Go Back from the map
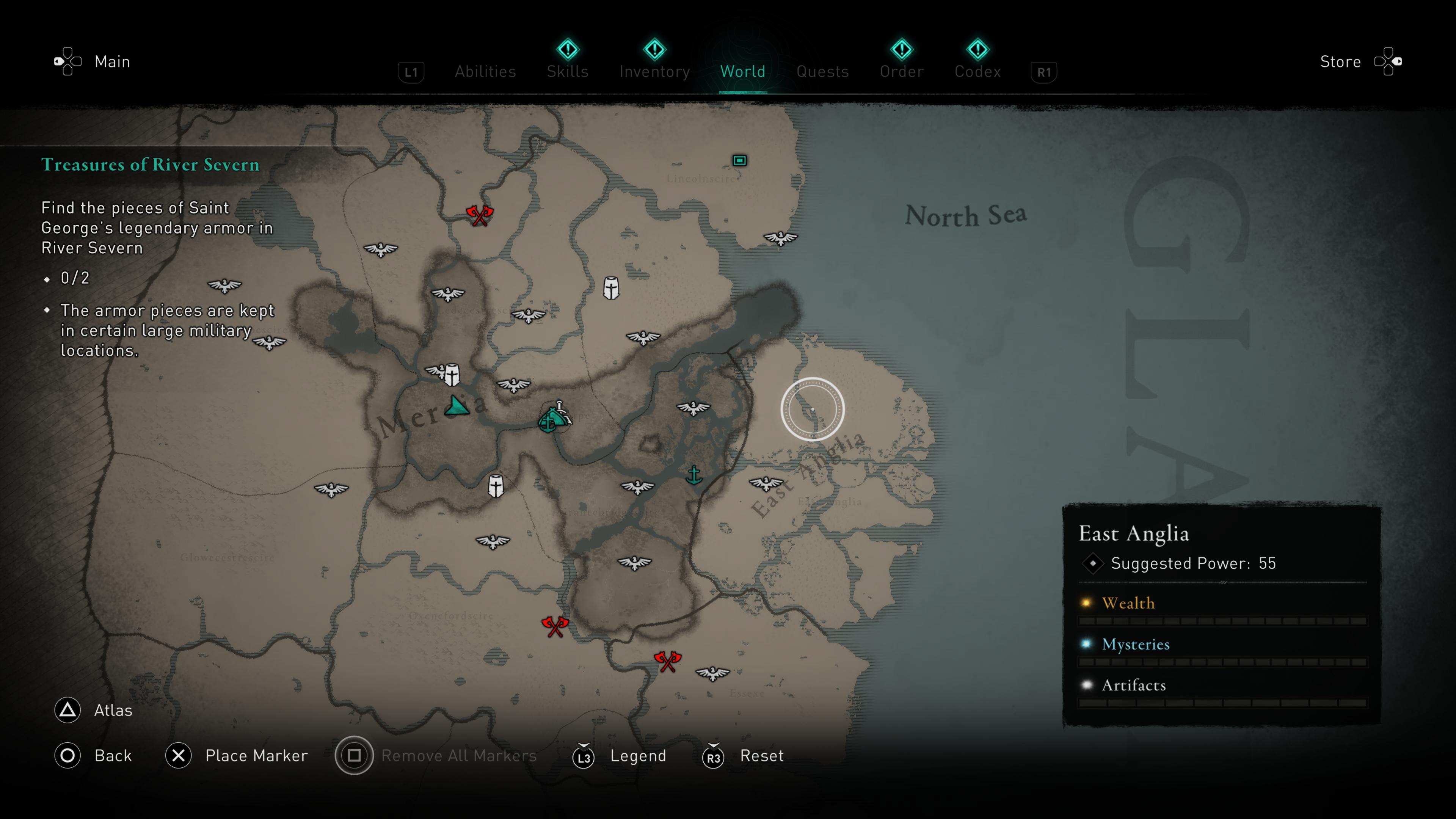 (x=113, y=756)
